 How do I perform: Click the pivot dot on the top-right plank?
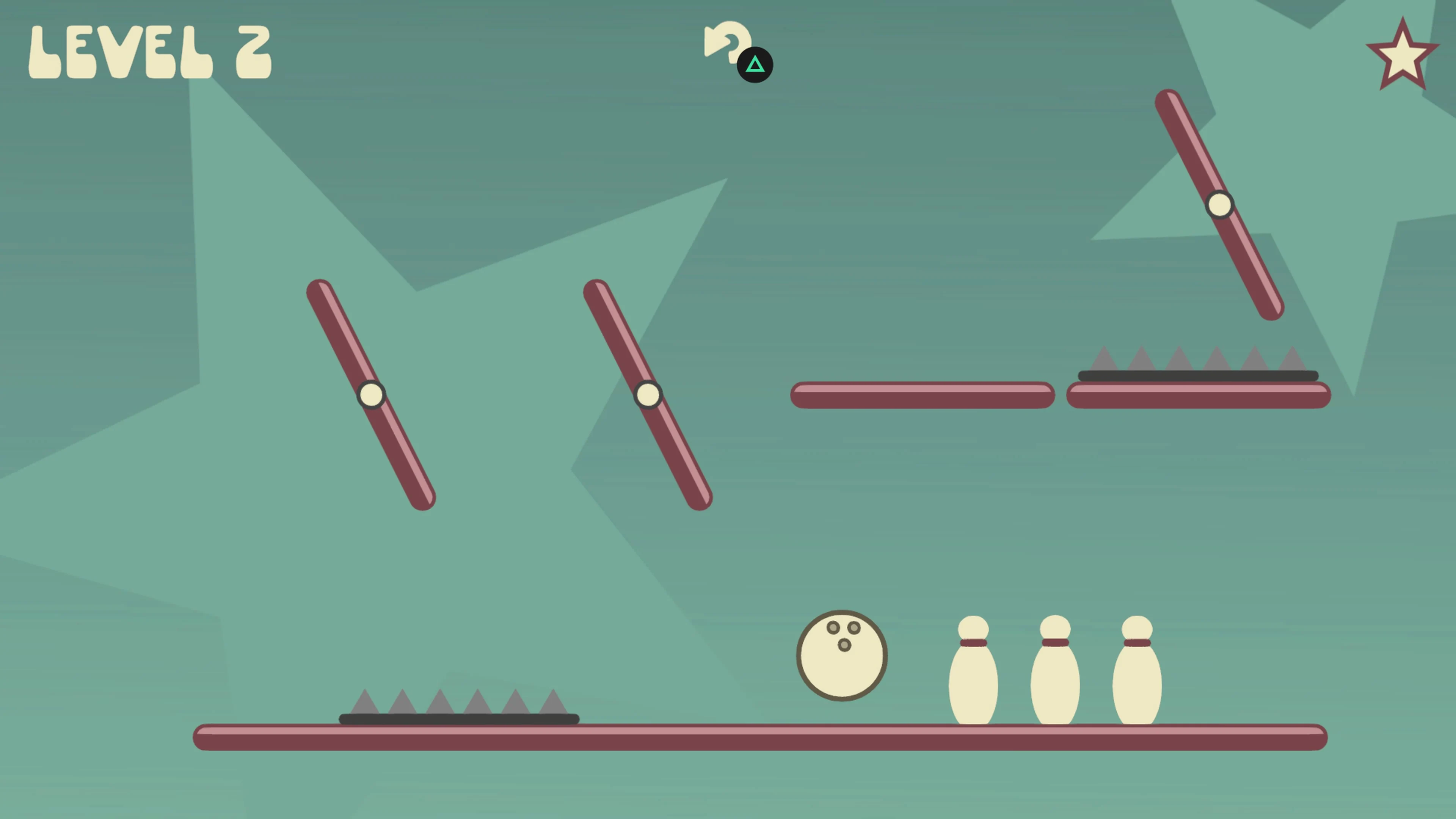point(1219,205)
